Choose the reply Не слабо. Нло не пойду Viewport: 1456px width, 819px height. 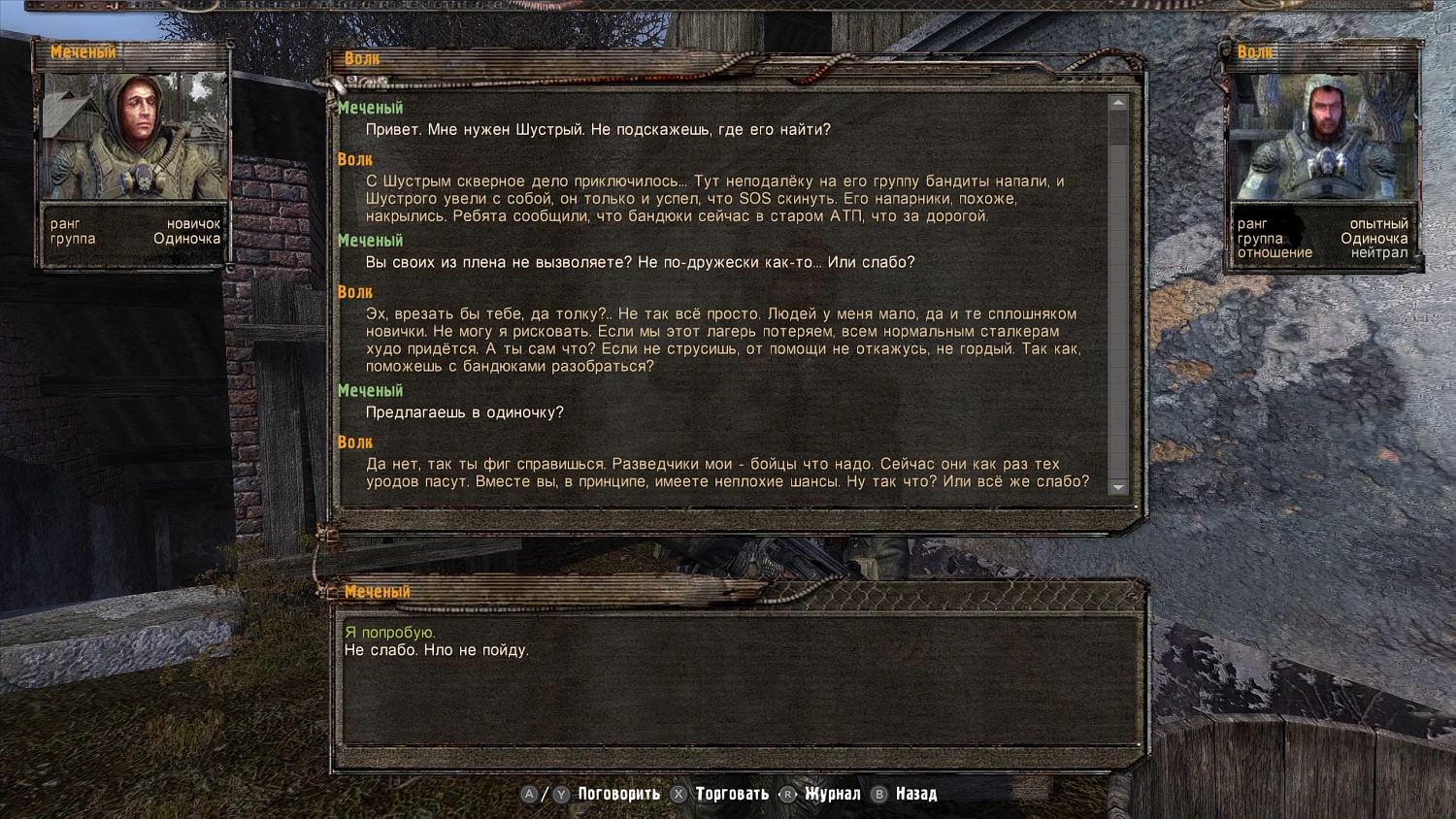click(438, 650)
